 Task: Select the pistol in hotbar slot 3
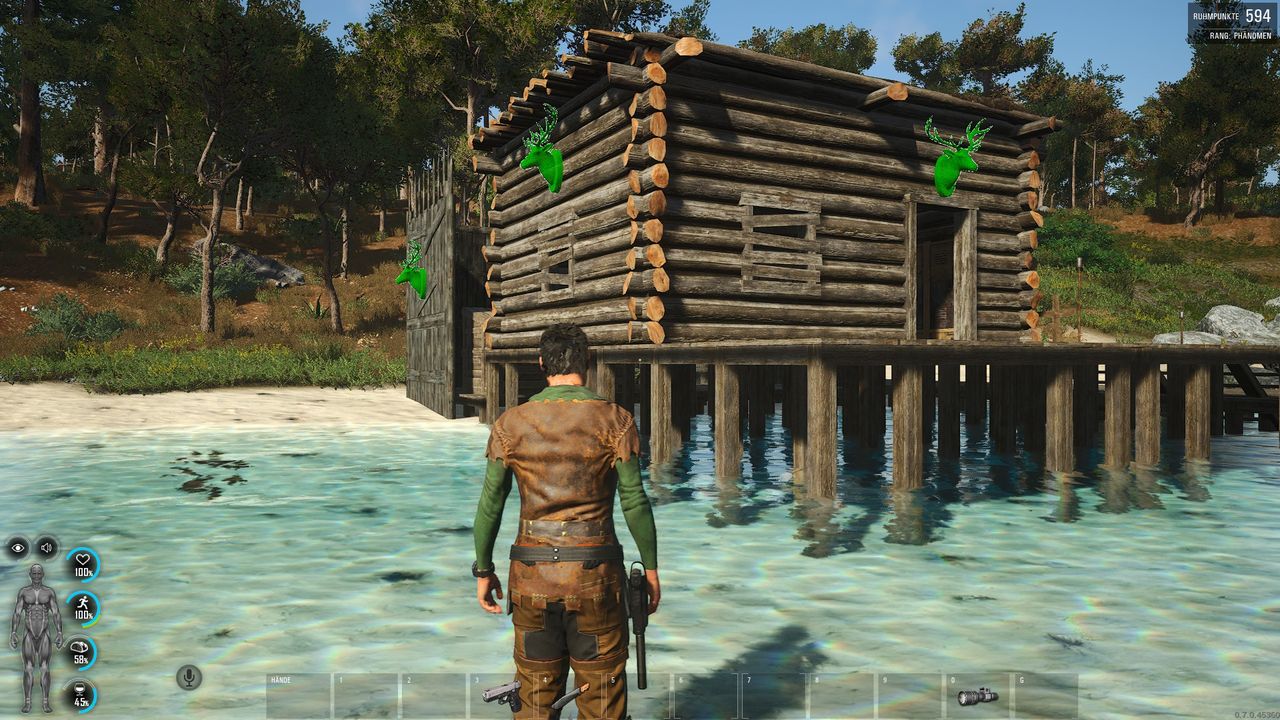[502, 695]
